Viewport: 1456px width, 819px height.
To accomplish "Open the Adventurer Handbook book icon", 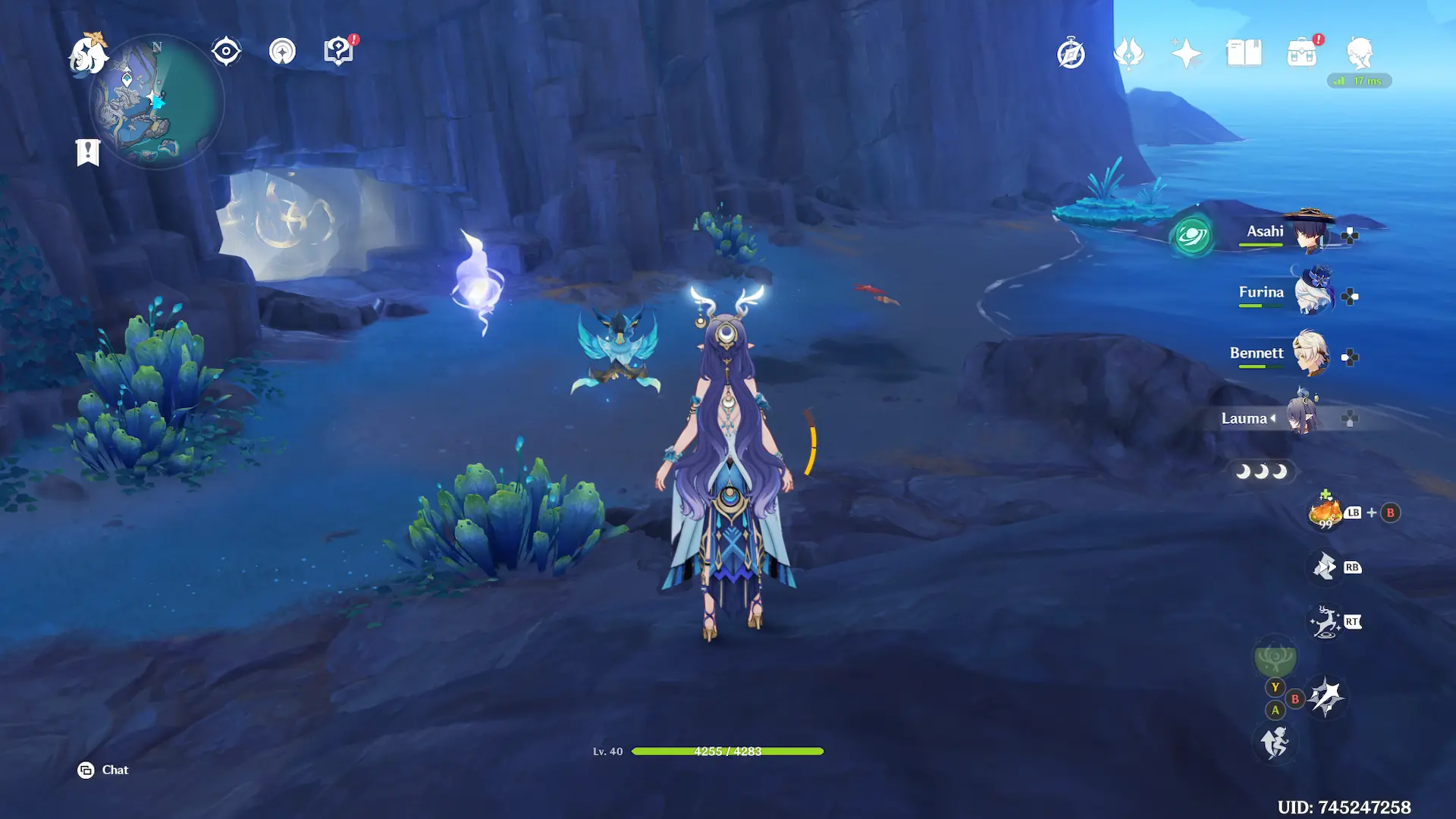I will [x=1244, y=54].
